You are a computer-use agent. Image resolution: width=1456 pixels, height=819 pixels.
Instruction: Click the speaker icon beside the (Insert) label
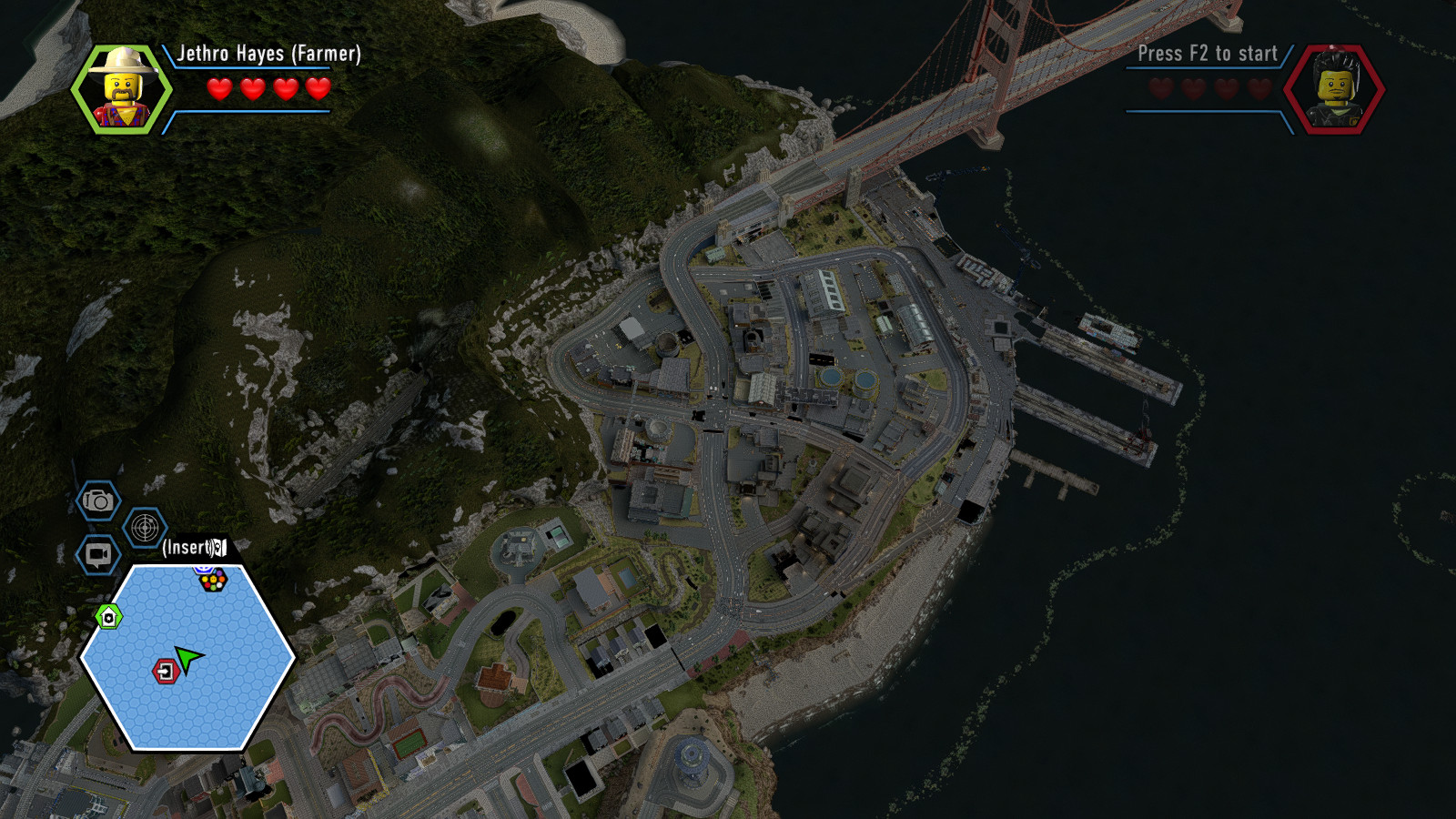218,548
